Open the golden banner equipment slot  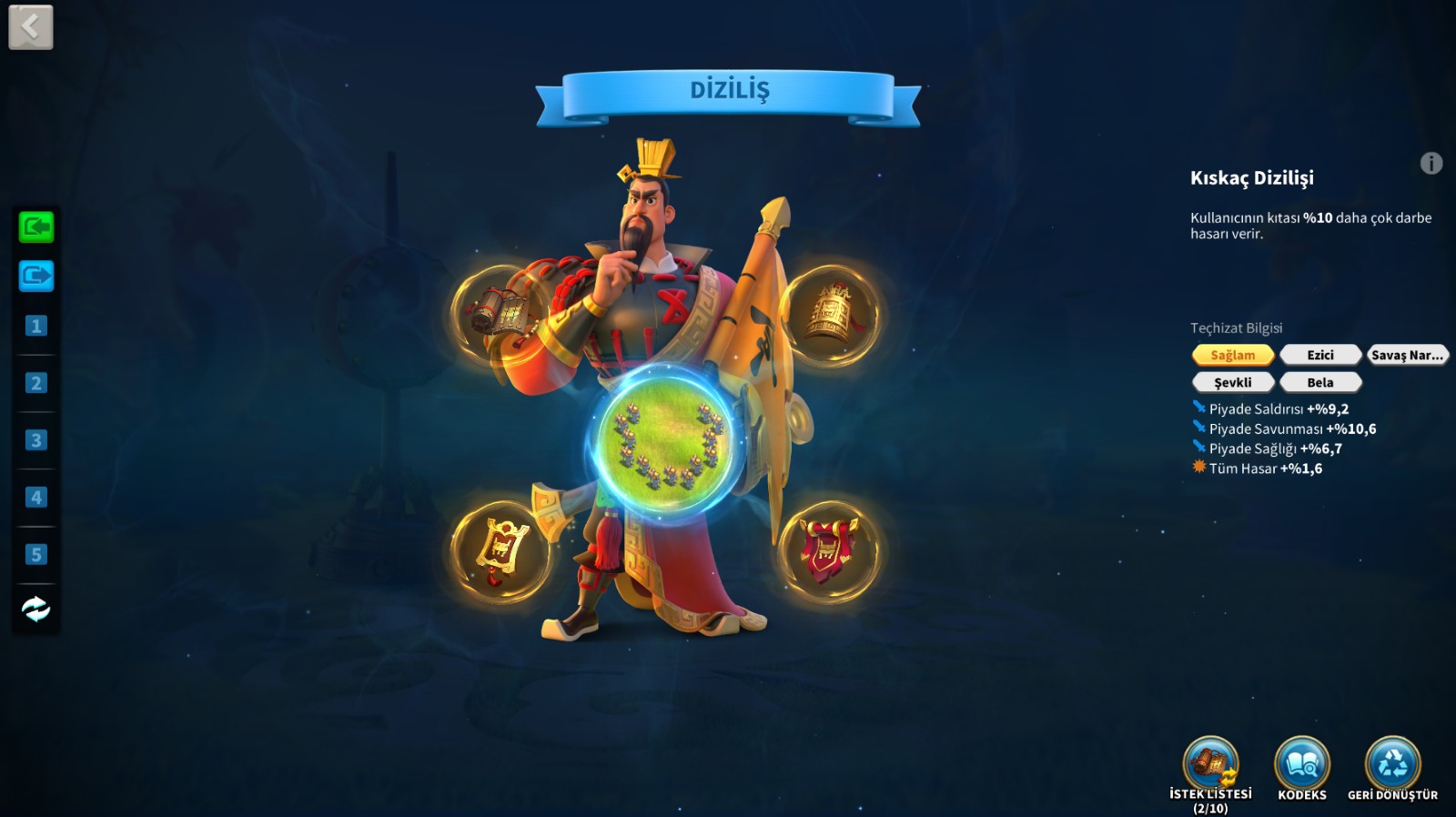point(500,550)
